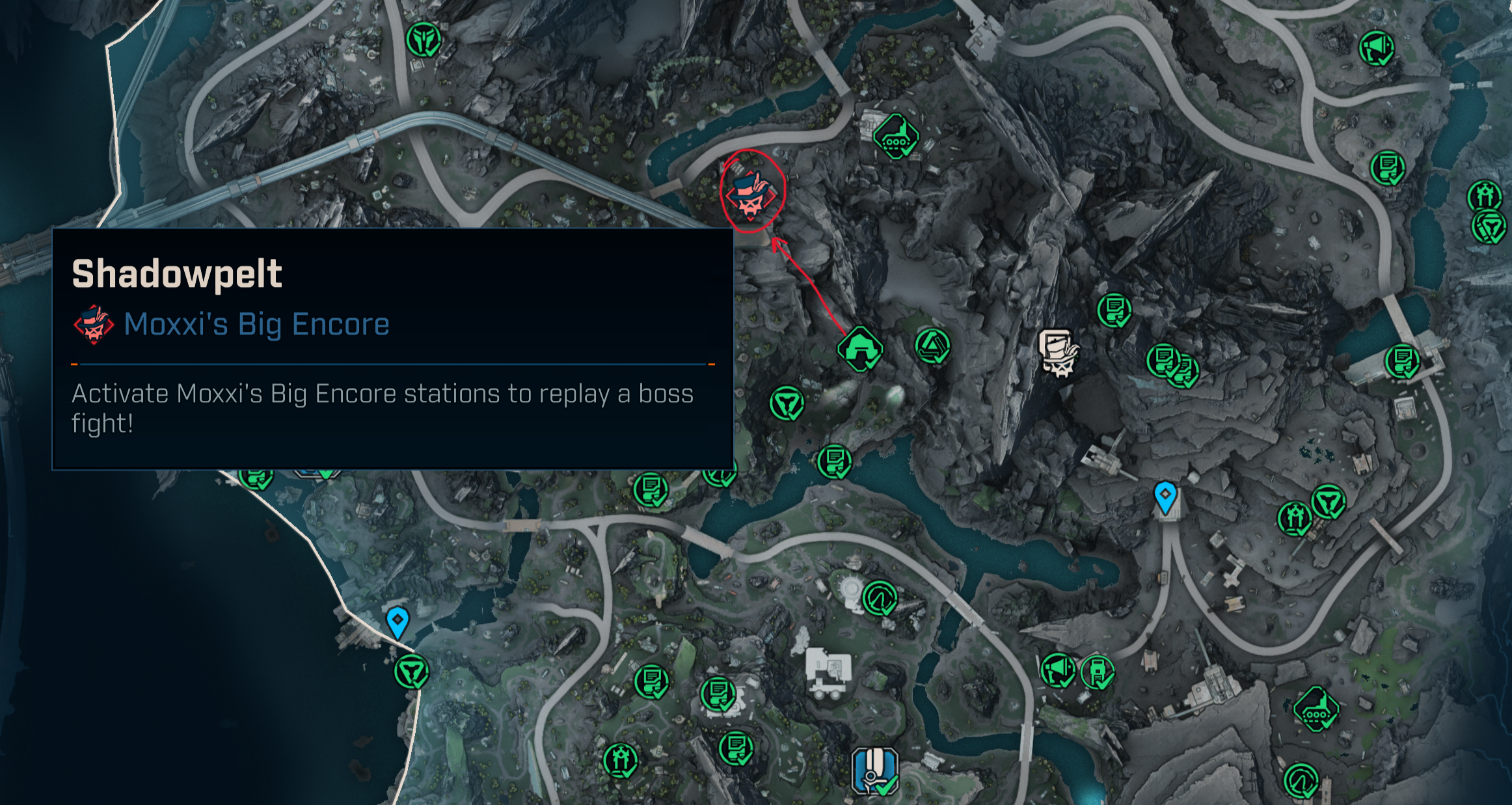Click the megaphone marker beside the vending machine
The height and width of the screenshot is (805, 1512).
click(x=1057, y=670)
